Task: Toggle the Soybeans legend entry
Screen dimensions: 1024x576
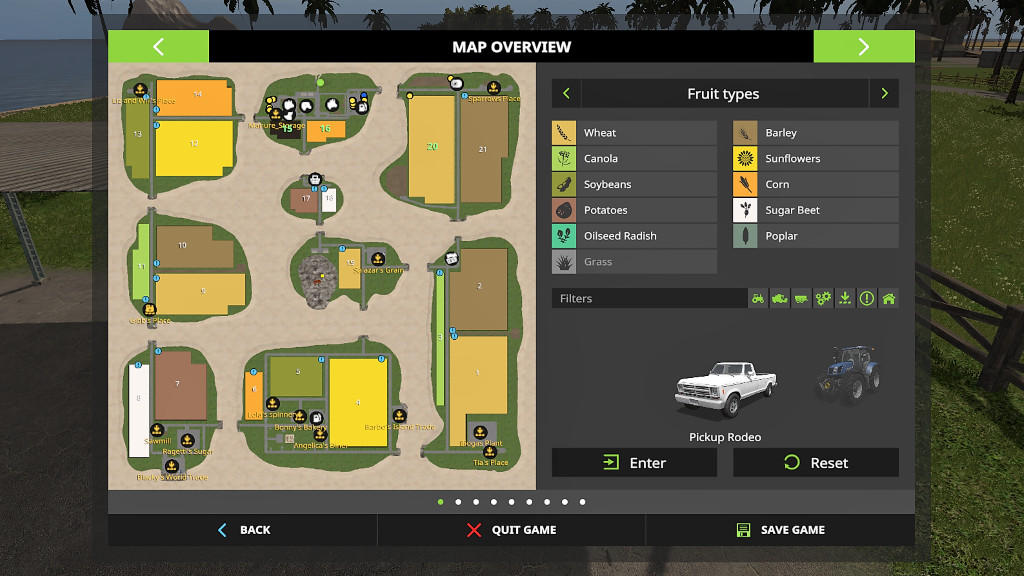Action: tap(634, 185)
